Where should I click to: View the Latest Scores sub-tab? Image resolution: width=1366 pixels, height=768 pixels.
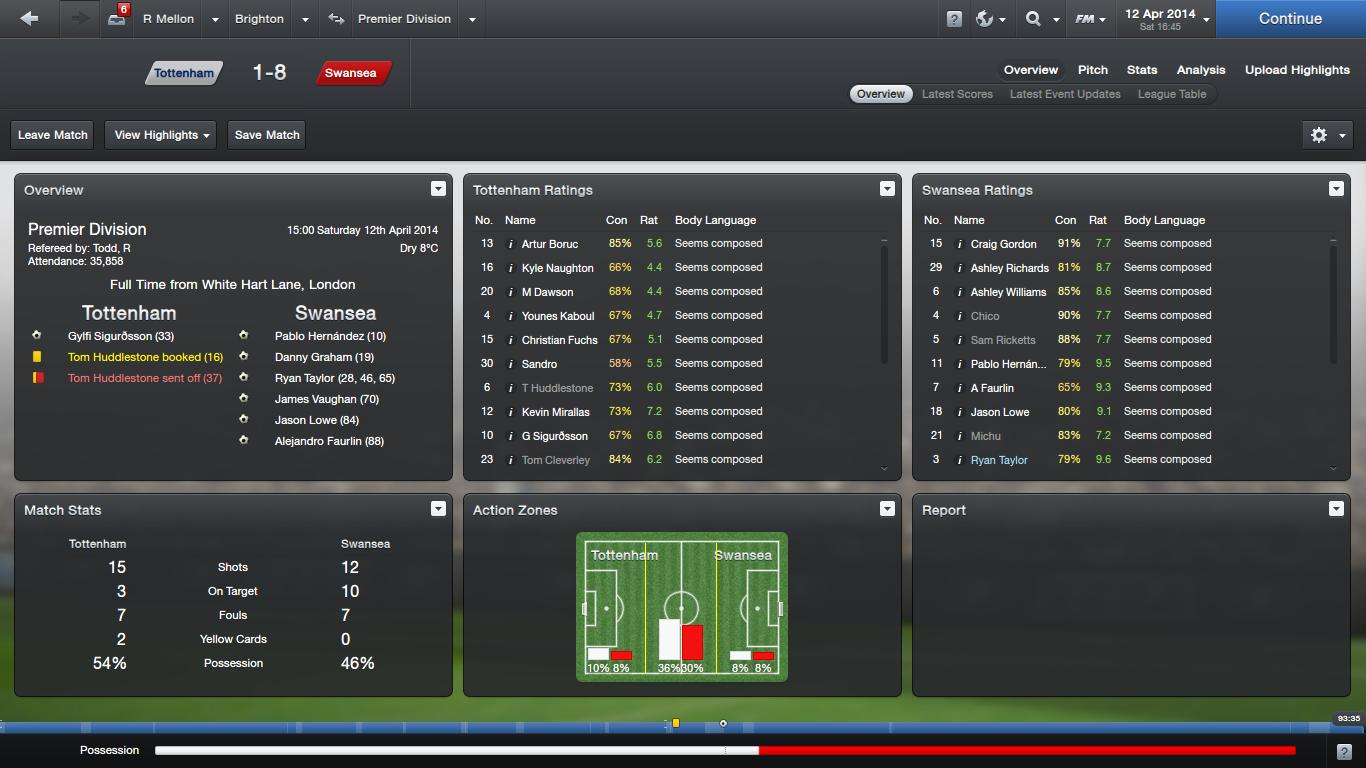957,94
